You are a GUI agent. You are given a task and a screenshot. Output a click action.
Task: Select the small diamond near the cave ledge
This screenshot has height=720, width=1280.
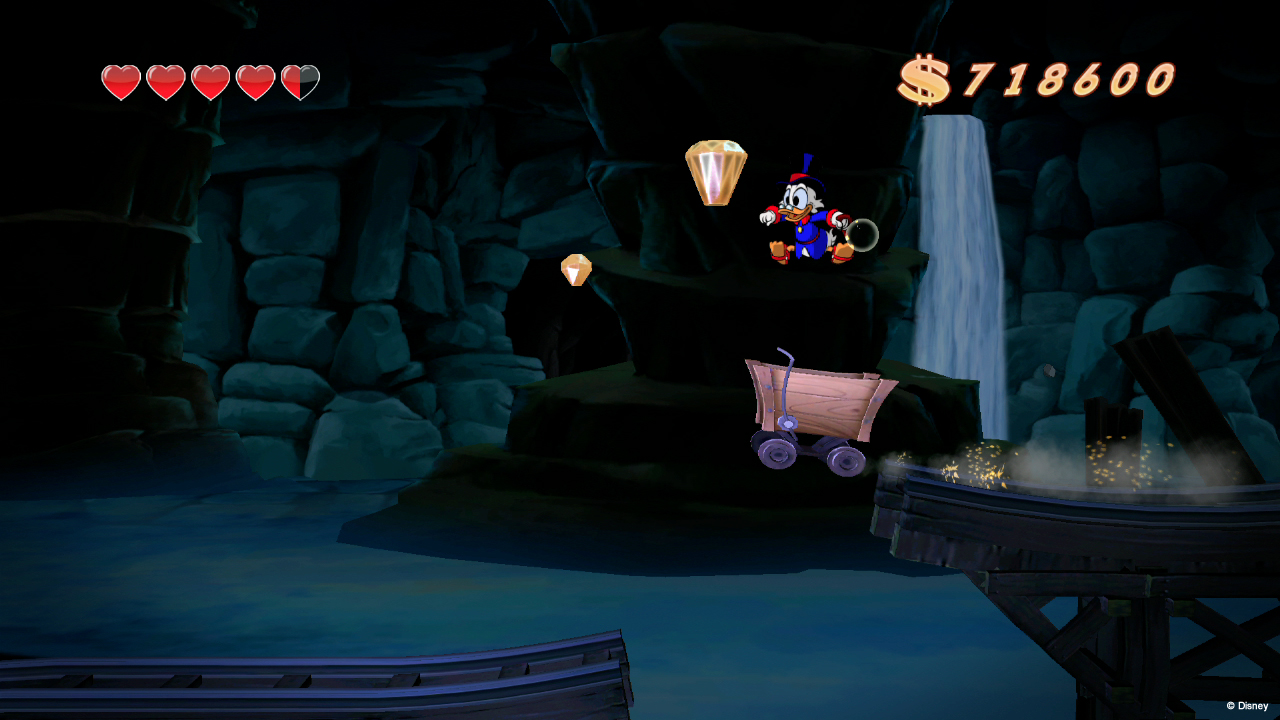[577, 269]
